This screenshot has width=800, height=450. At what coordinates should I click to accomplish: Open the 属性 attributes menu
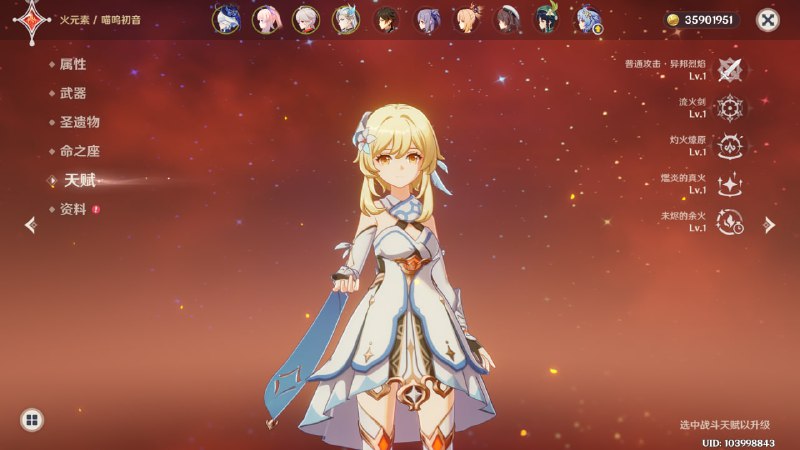pyautogui.click(x=73, y=64)
